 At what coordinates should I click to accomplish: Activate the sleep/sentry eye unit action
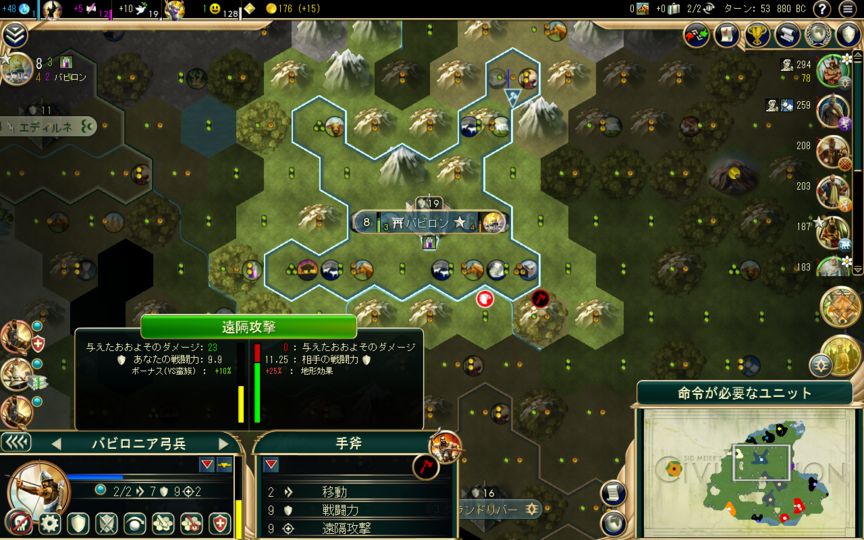tap(134, 523)
